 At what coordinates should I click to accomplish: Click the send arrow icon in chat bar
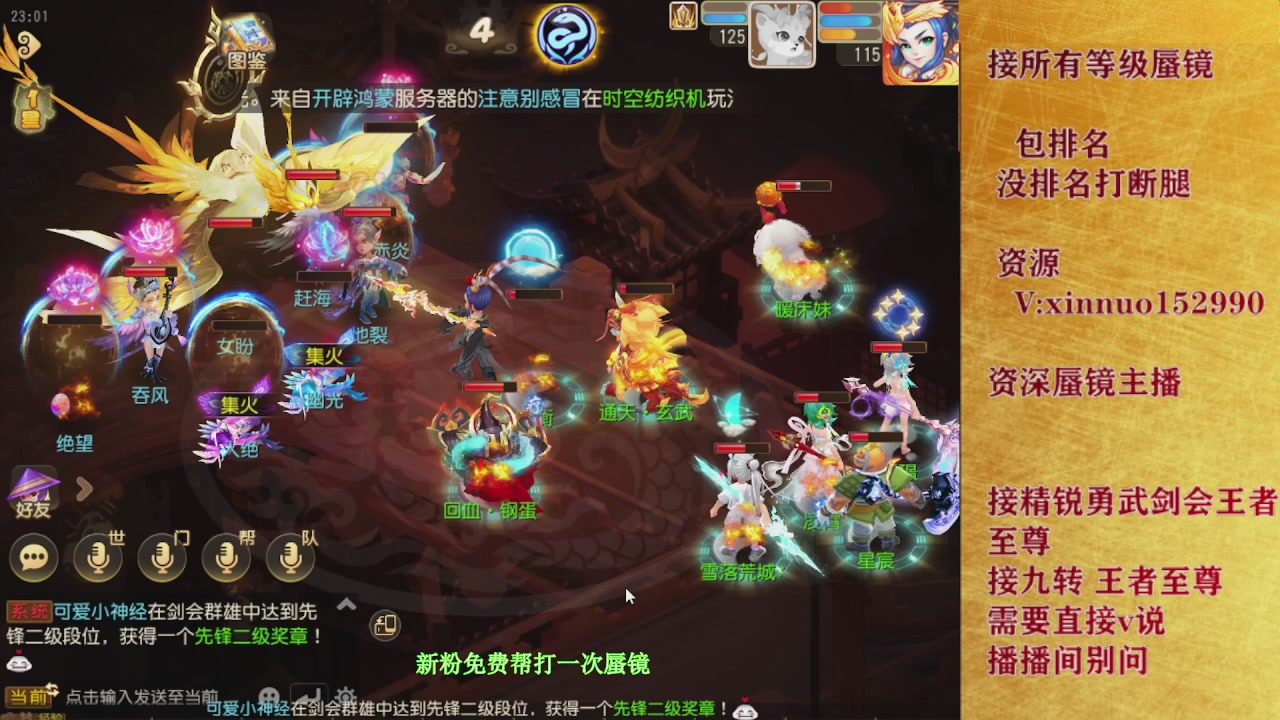pos(307,693)
